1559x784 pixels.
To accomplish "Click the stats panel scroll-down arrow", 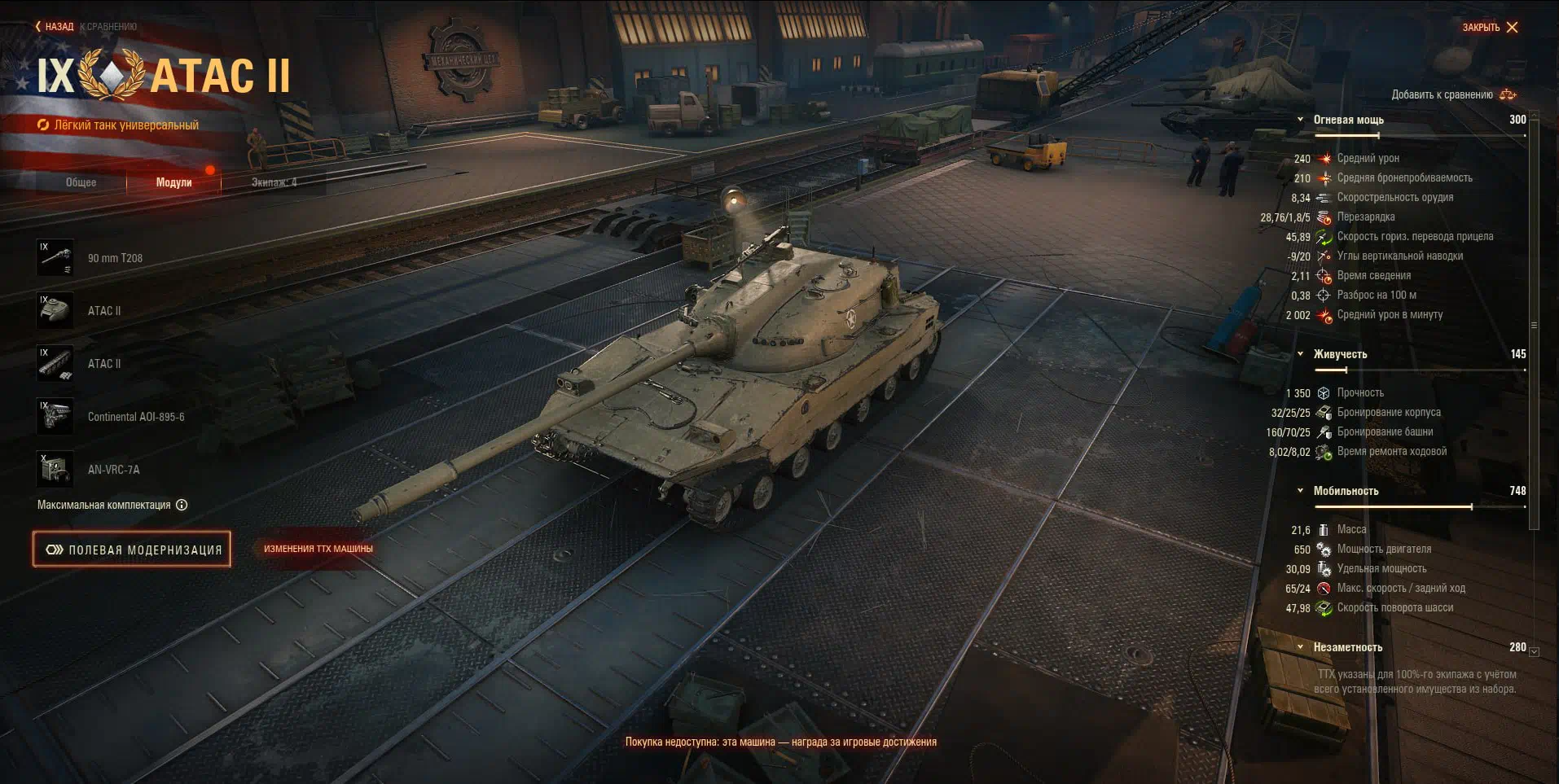I will [1534, 651].
